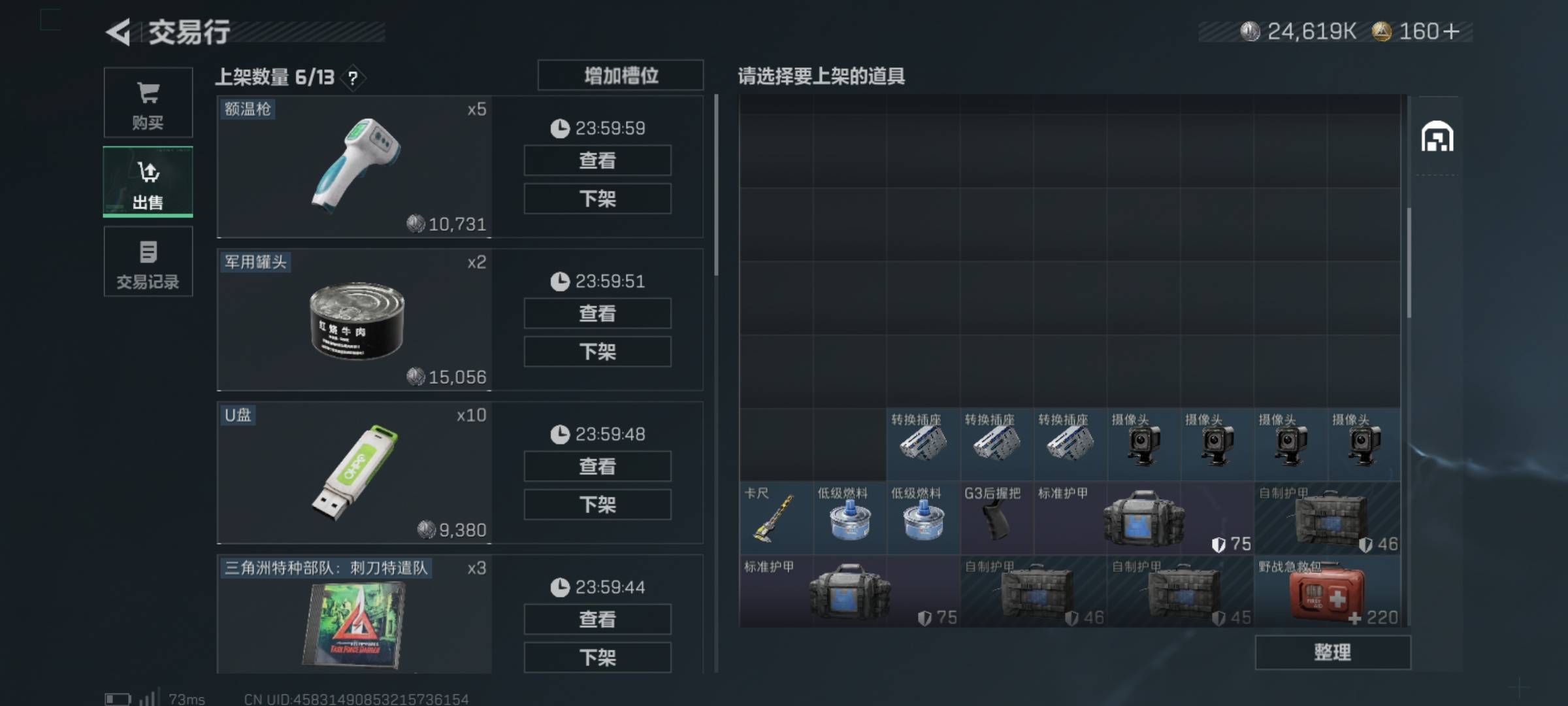
Task: Click the clock icon beside the 23:59:59 timer
Action: 559,128
